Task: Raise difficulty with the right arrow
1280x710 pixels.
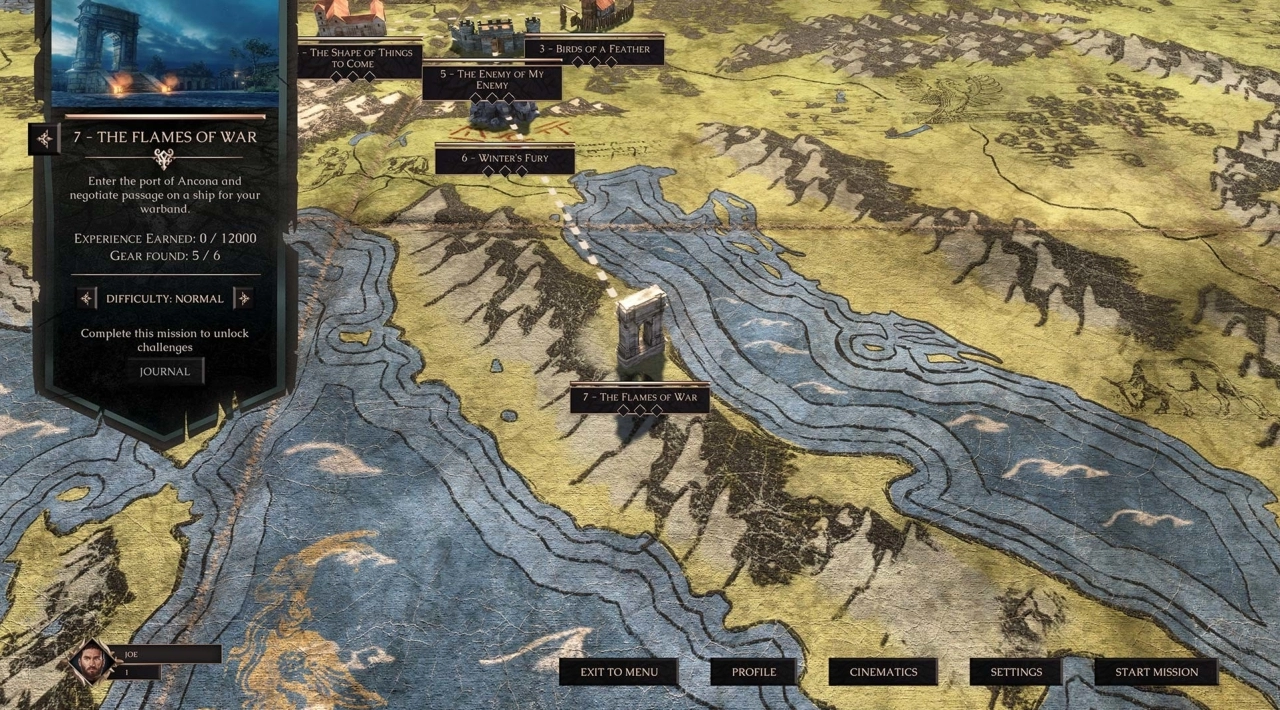Action: click(243, 298)
